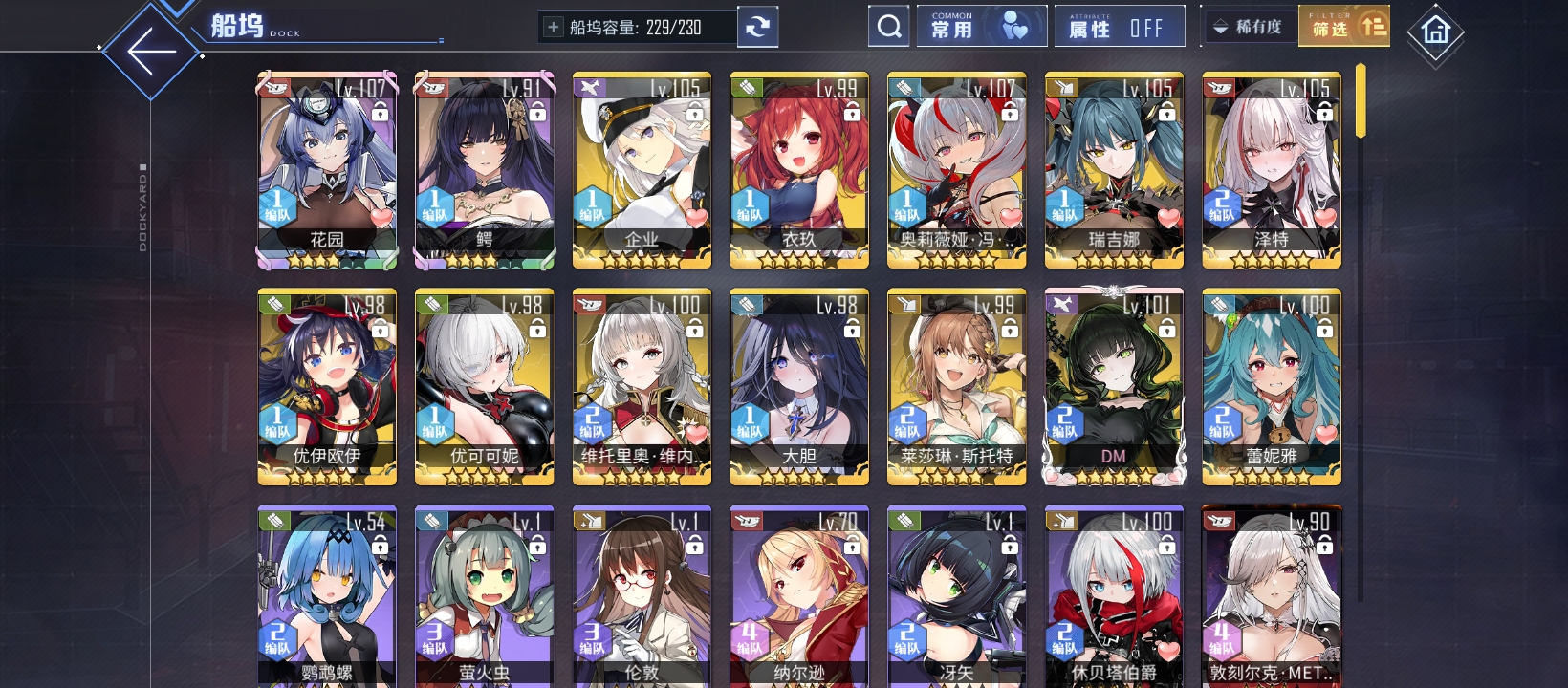Open the 衣玖 ship card
The image size is (1568, 688).
pyautogui.click(x=799, y=170)
